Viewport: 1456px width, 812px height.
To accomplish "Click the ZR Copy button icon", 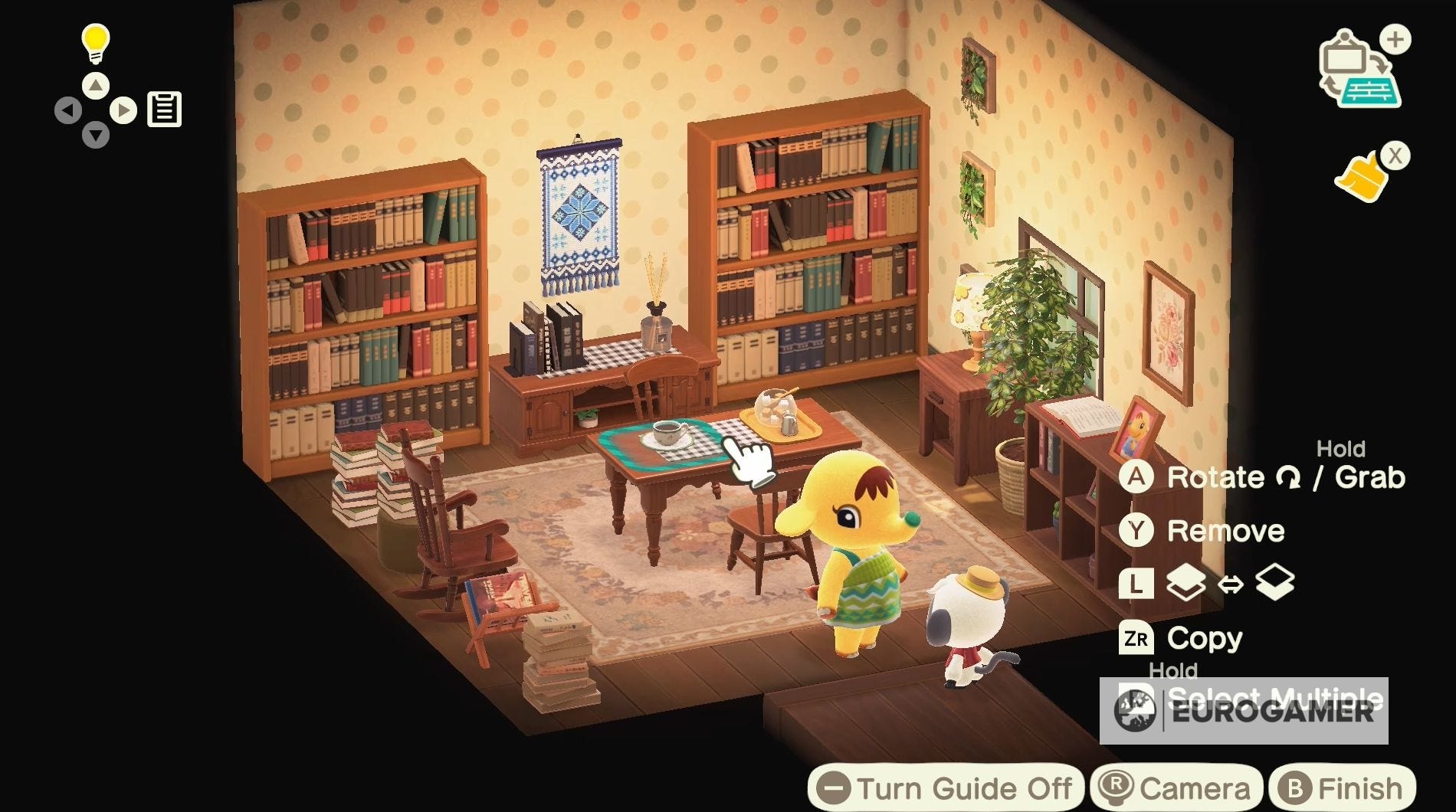I will [x=1139, y=637].
